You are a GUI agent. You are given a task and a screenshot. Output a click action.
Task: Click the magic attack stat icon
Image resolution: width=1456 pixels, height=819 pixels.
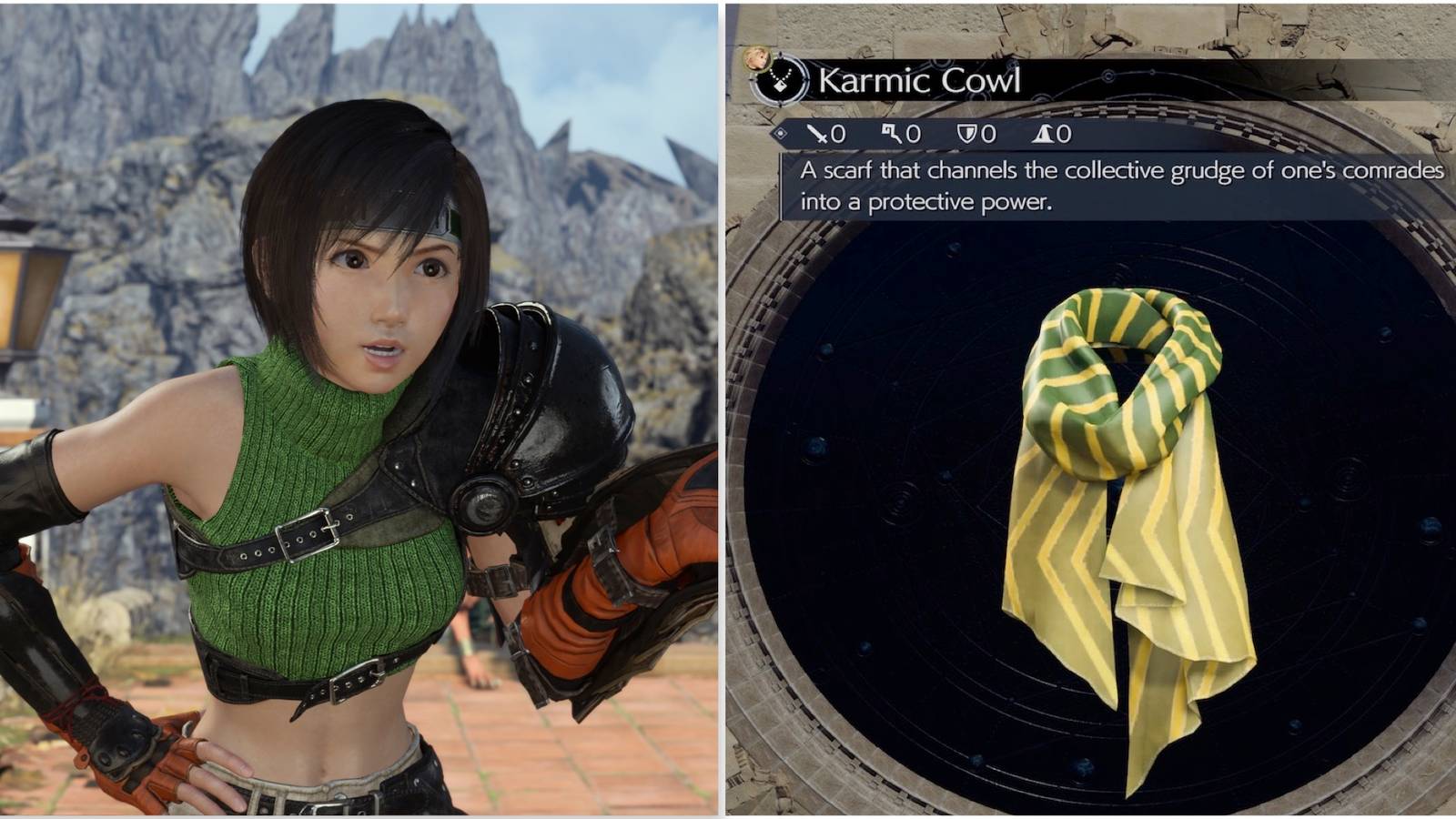pos(892,135)
